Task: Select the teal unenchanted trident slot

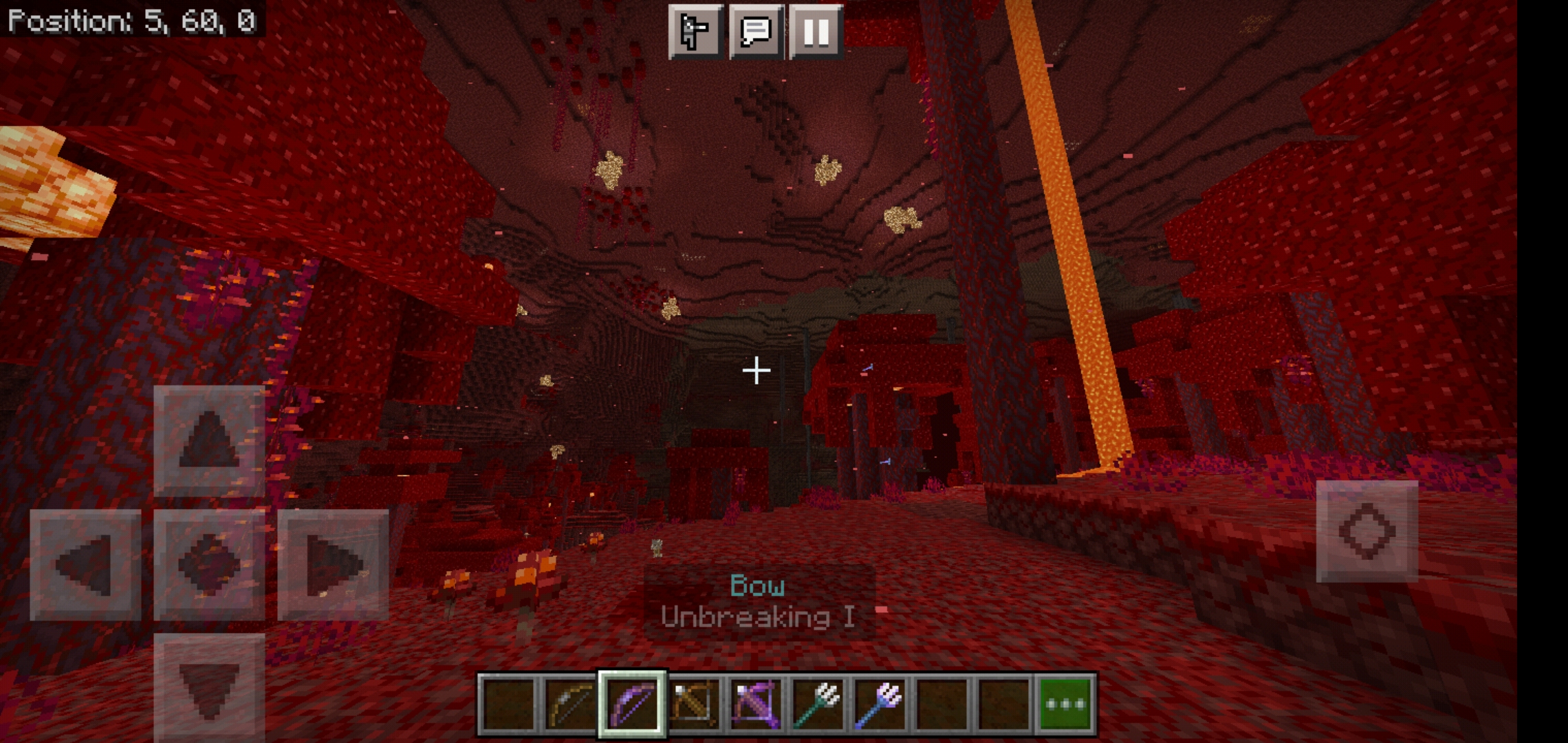Action: pos(818,704)
